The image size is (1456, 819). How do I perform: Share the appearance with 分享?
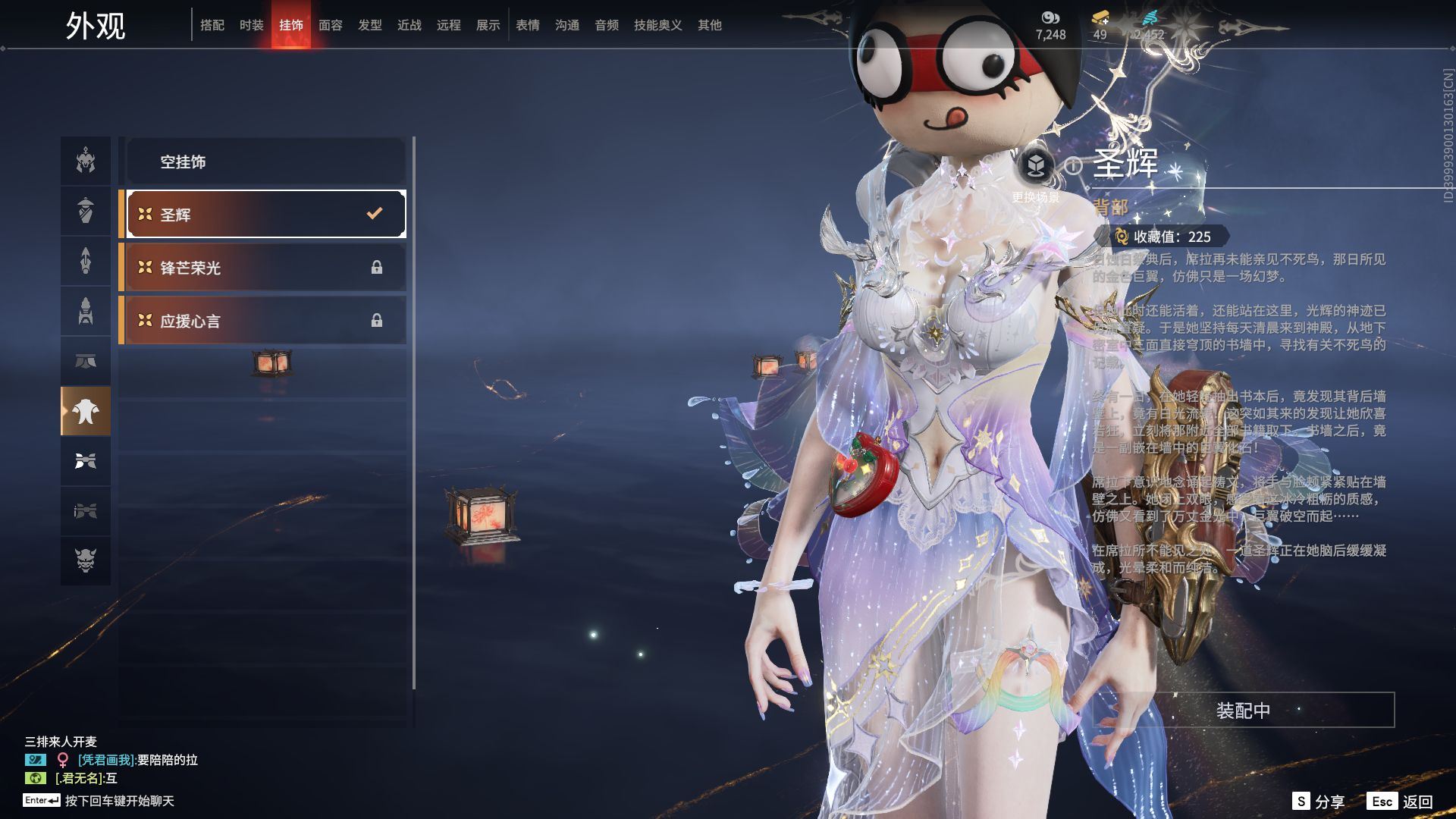coord(1319,802)
